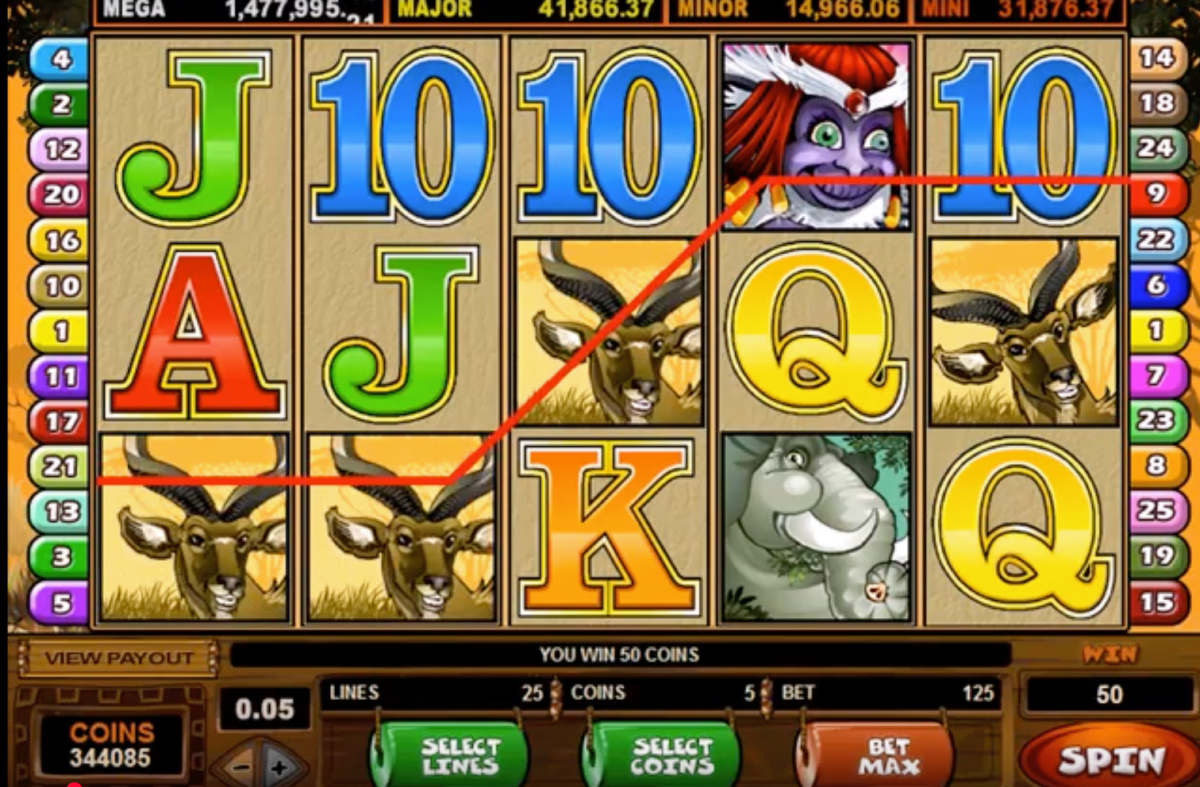Decrease coin size with the minus arrow
Viewport: 1200px width, 787px height.
pyautogui.click(x=241, y=769)
